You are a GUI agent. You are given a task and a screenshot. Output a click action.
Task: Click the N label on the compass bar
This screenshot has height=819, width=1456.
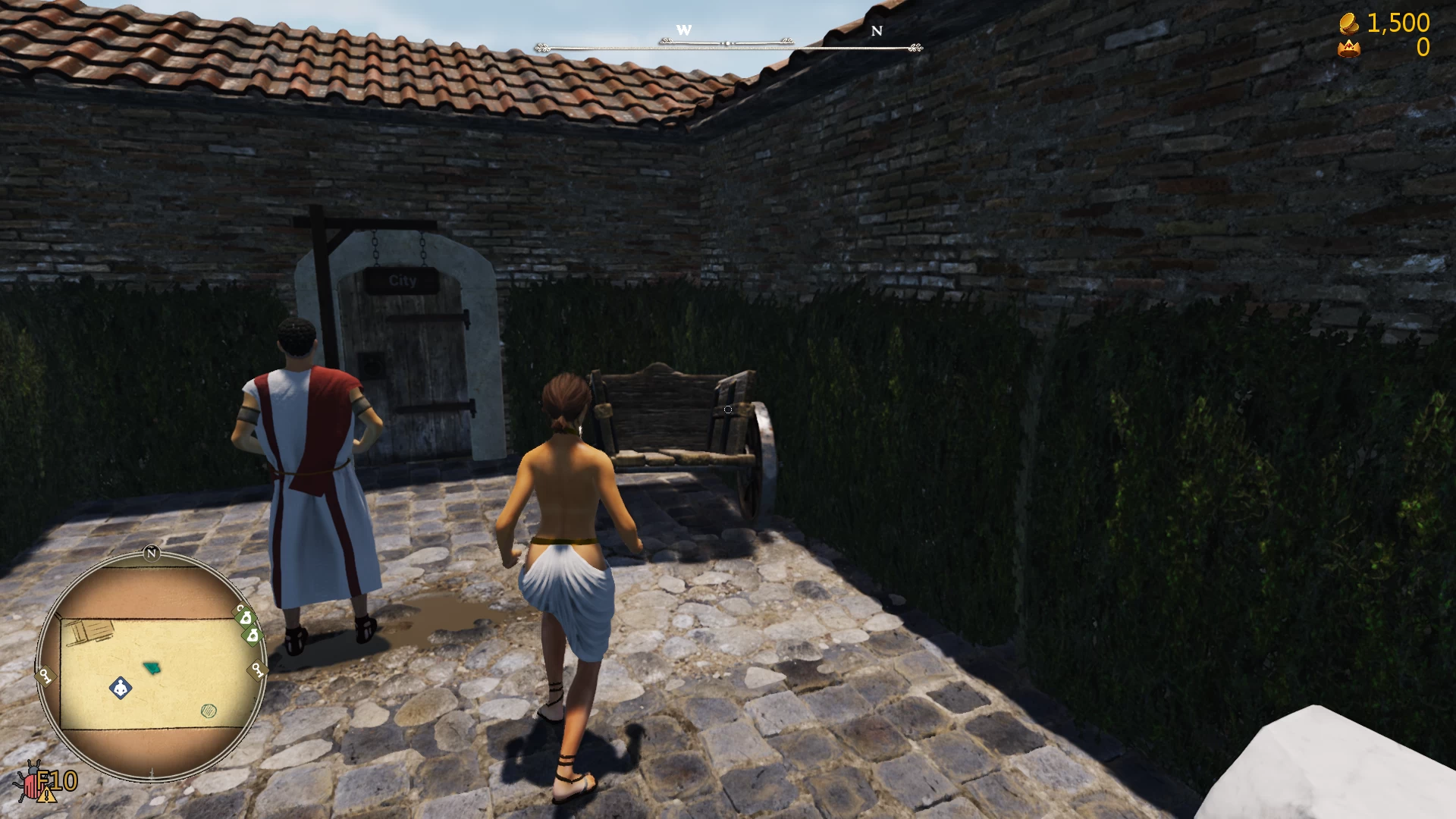[x=877, y=31]
